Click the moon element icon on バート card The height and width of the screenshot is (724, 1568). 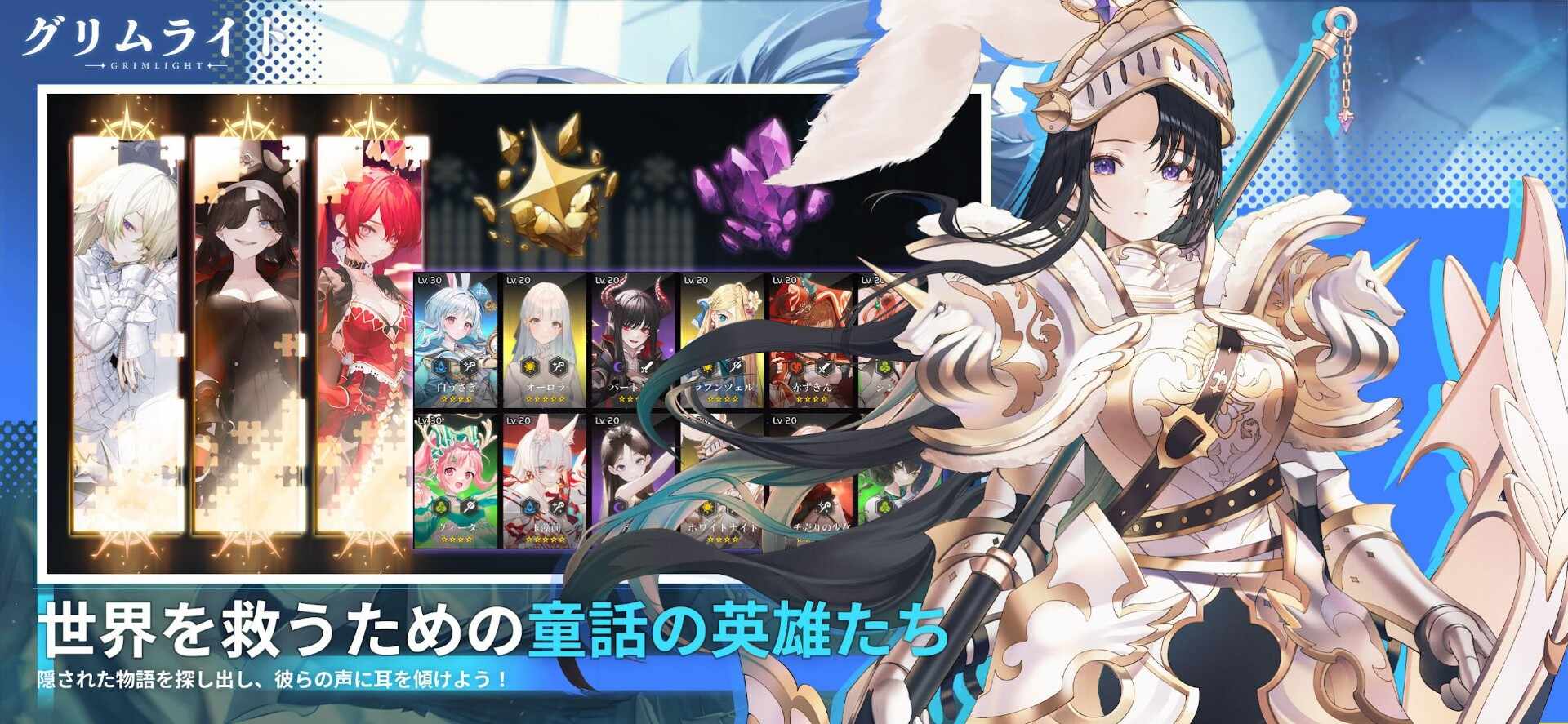(x=618, y=367)
